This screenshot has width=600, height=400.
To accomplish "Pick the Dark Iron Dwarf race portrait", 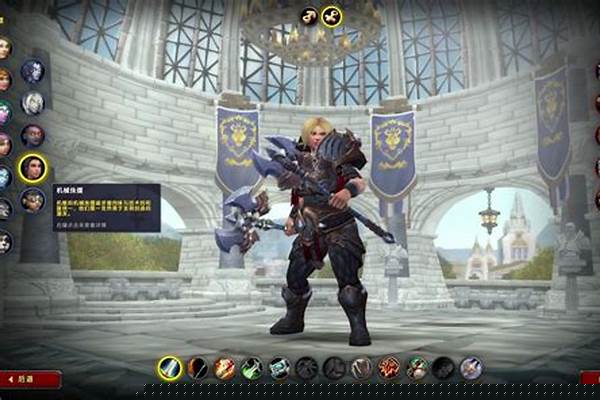I will [33, 135].
